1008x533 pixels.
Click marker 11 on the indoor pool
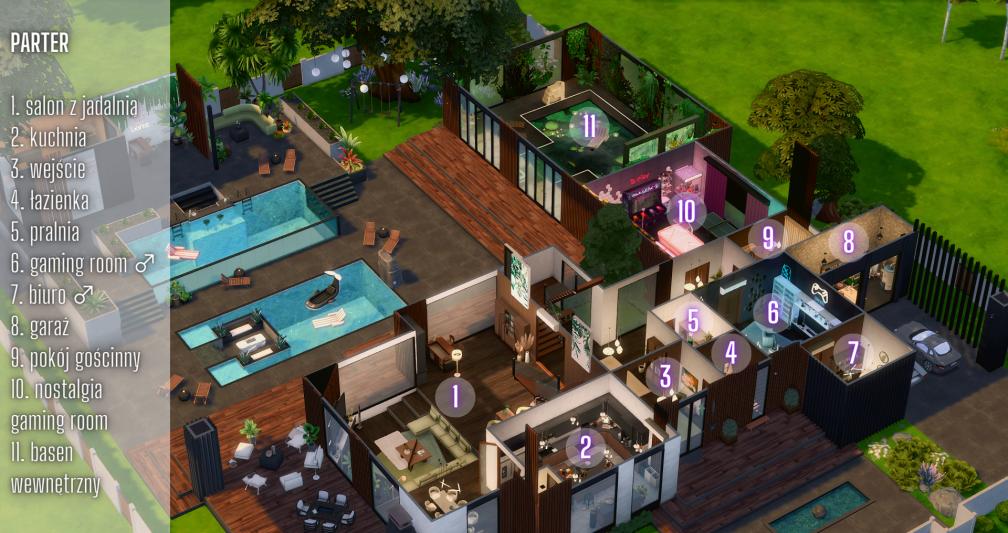pos(589,126)
